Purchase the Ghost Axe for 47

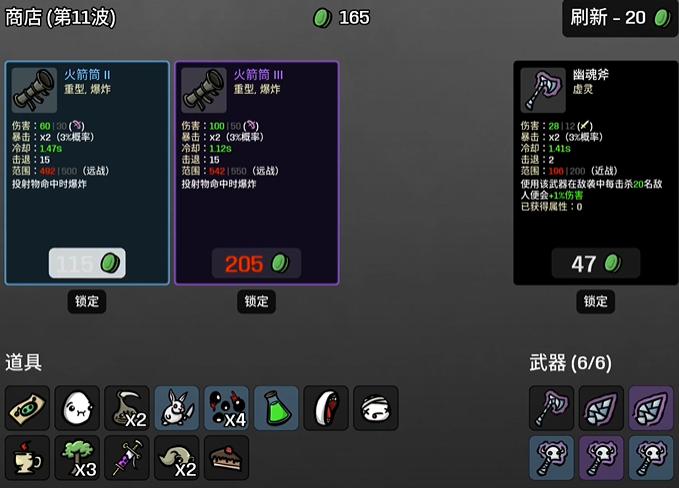[x=596, y=263]
